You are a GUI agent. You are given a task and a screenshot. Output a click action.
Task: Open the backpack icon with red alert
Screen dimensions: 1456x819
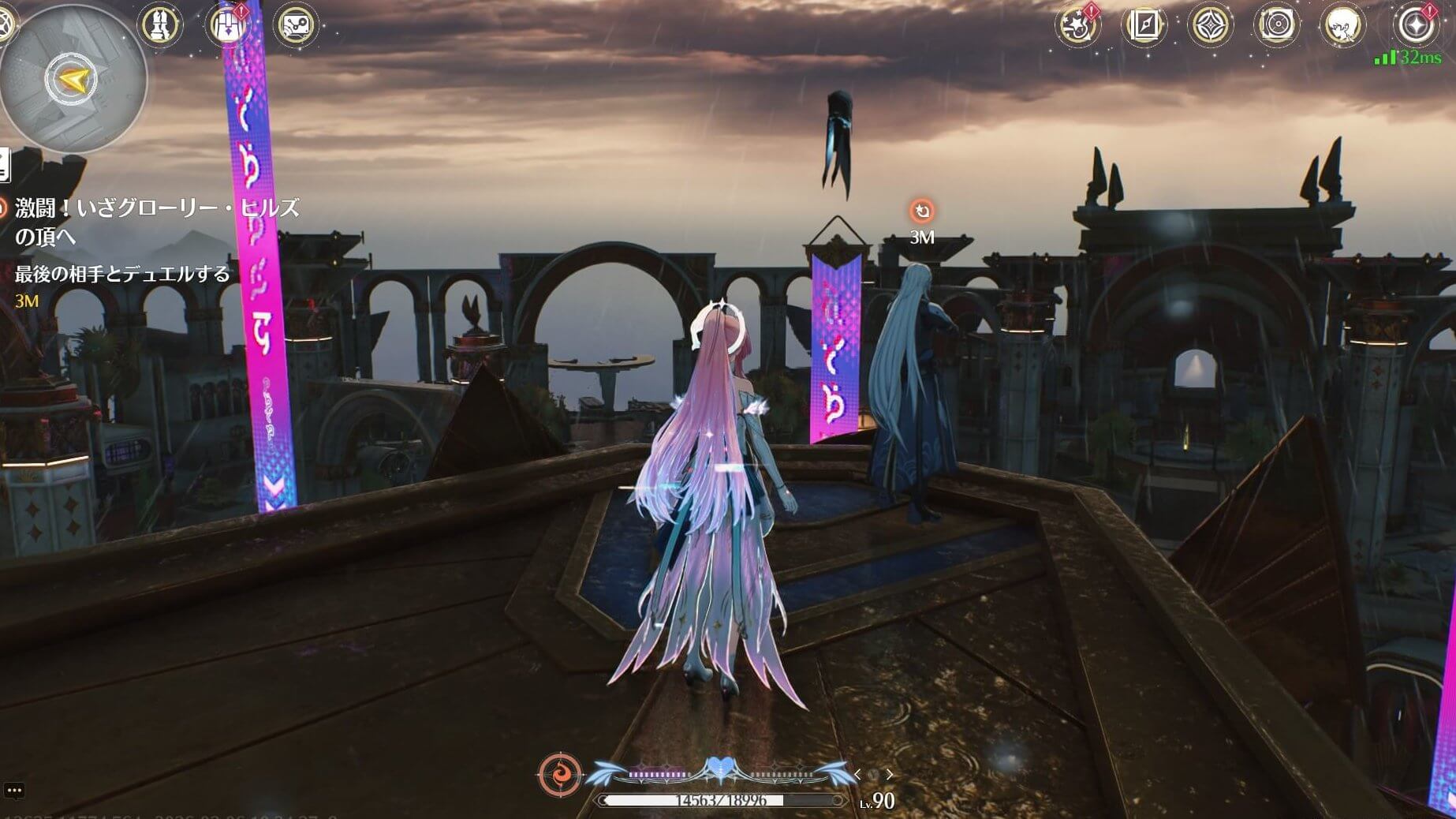click(228, 24)
